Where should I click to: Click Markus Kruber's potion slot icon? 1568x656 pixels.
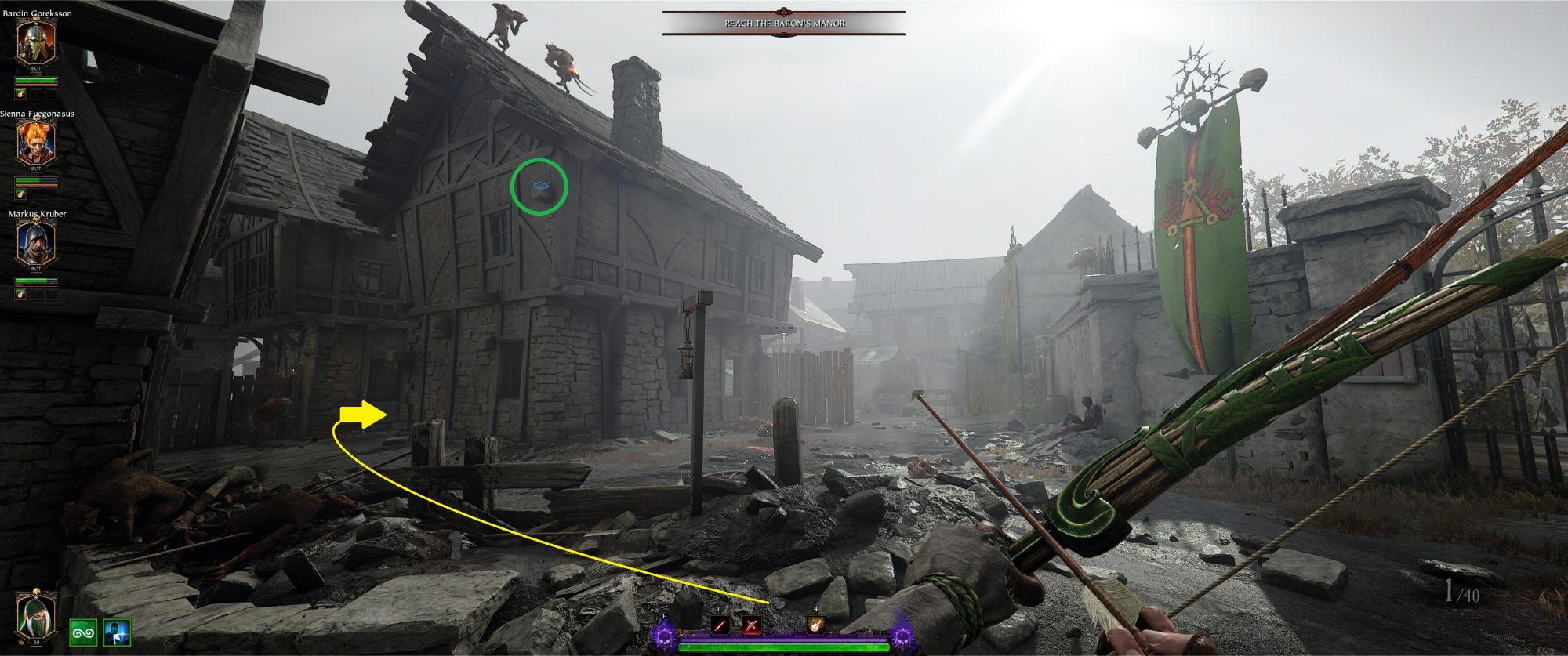19,293
